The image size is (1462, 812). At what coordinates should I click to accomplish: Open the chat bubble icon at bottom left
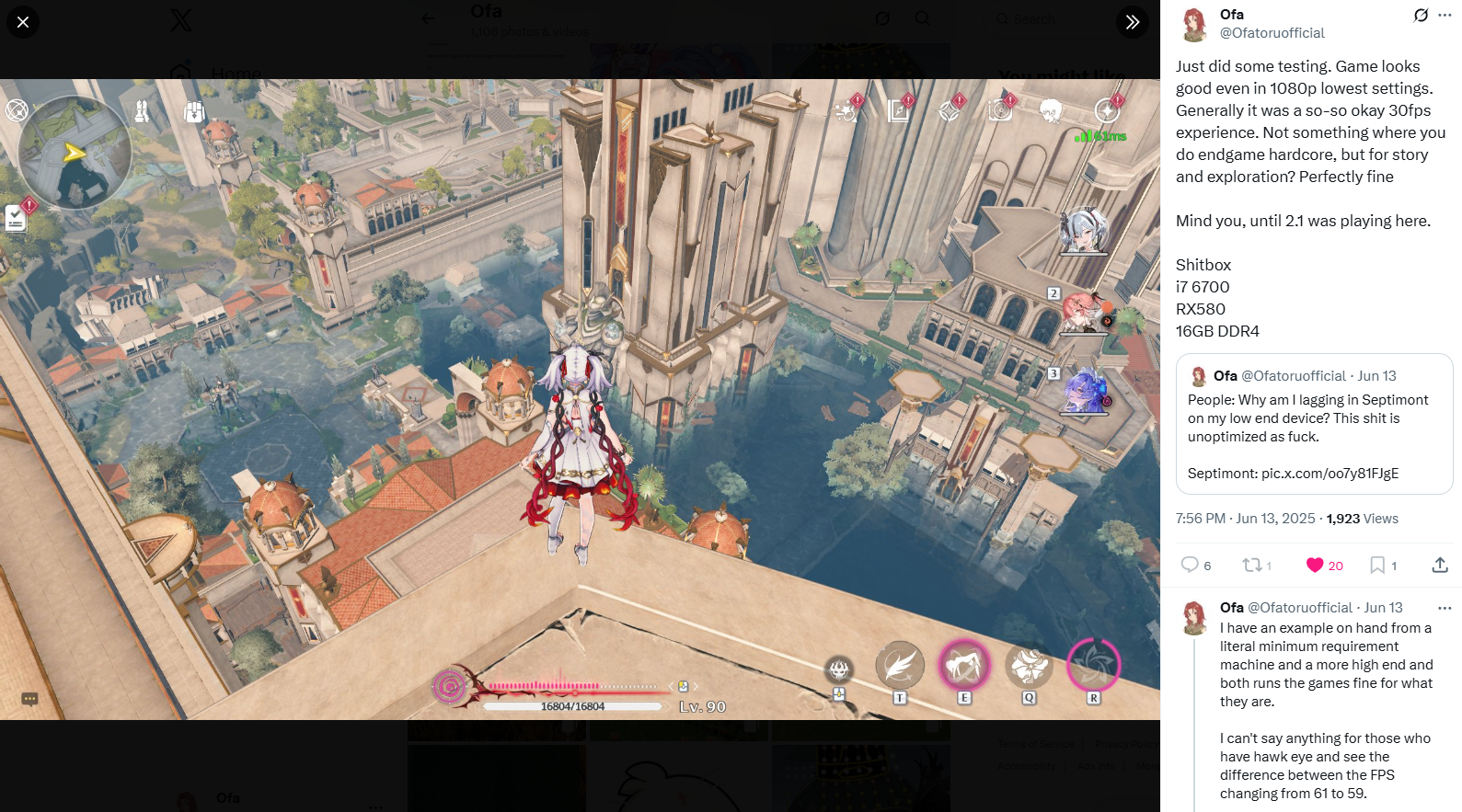pos(29,700)
